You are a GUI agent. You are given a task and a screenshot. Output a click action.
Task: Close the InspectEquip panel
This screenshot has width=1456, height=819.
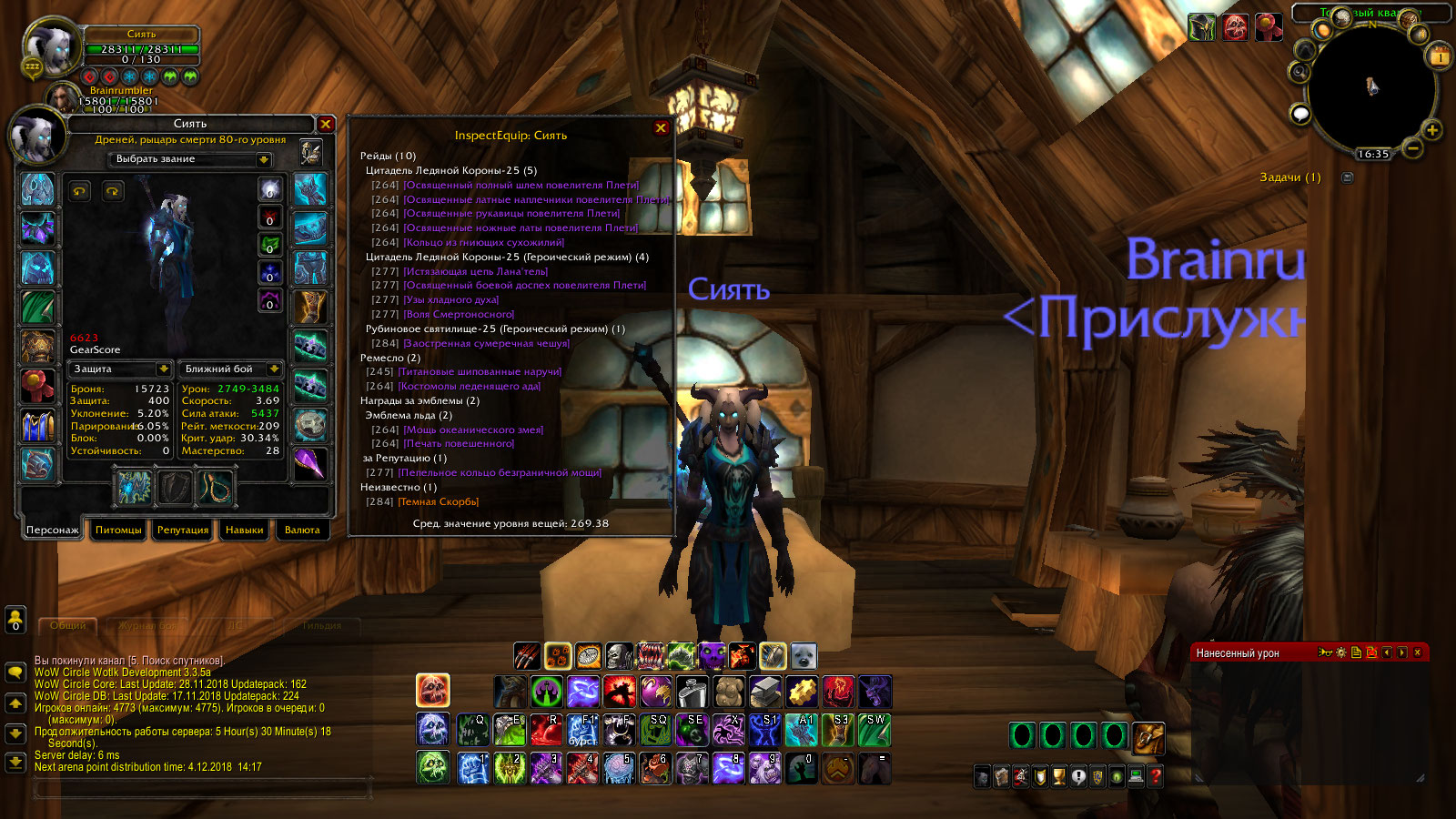tap(662, 128)
